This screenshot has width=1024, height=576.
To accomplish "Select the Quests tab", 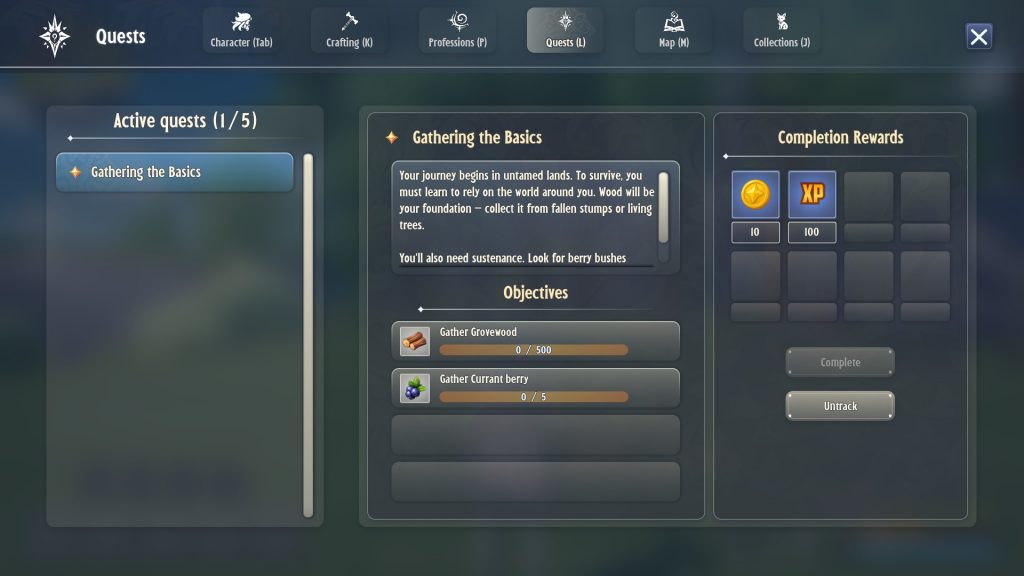I will tap(565, 31).
